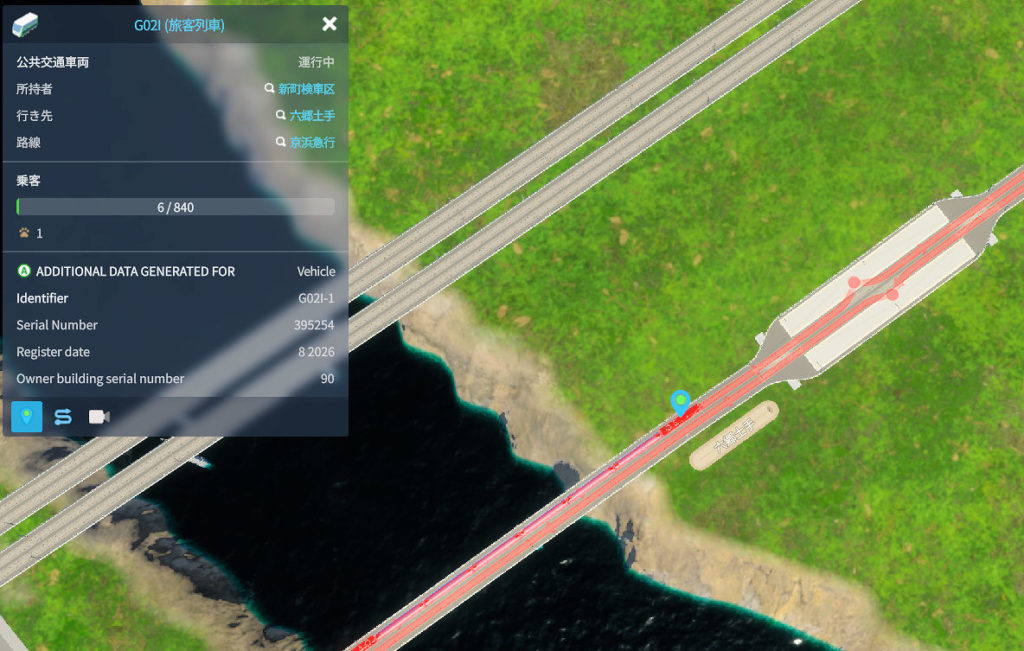Toggle the location pin focus button
The height and width of the screenshot is (651, 1024).
[27, 416]
